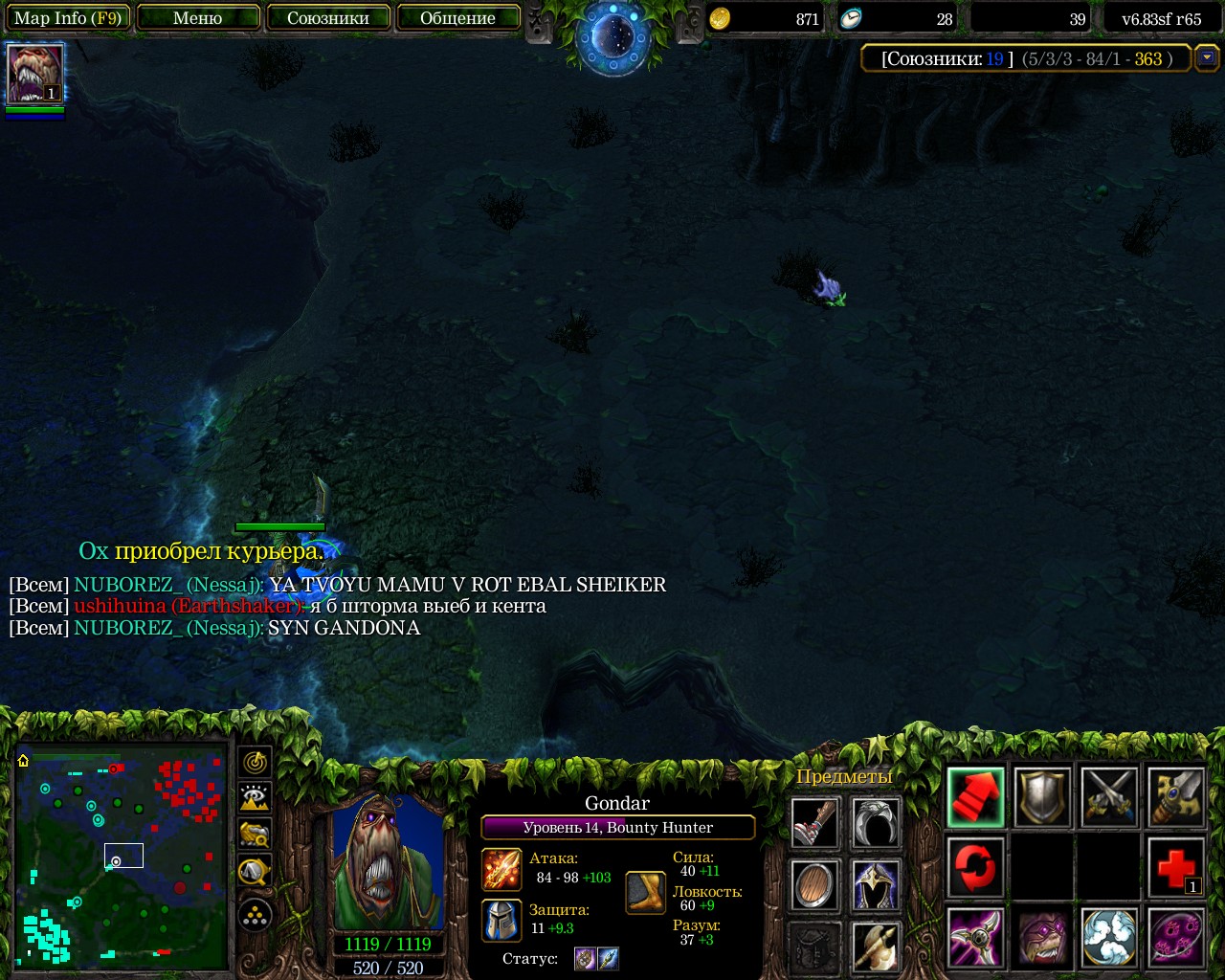Screen dimensions: 1225x980
Task: Select the wooden shield inventory item
Action: (x=815, y=885)
